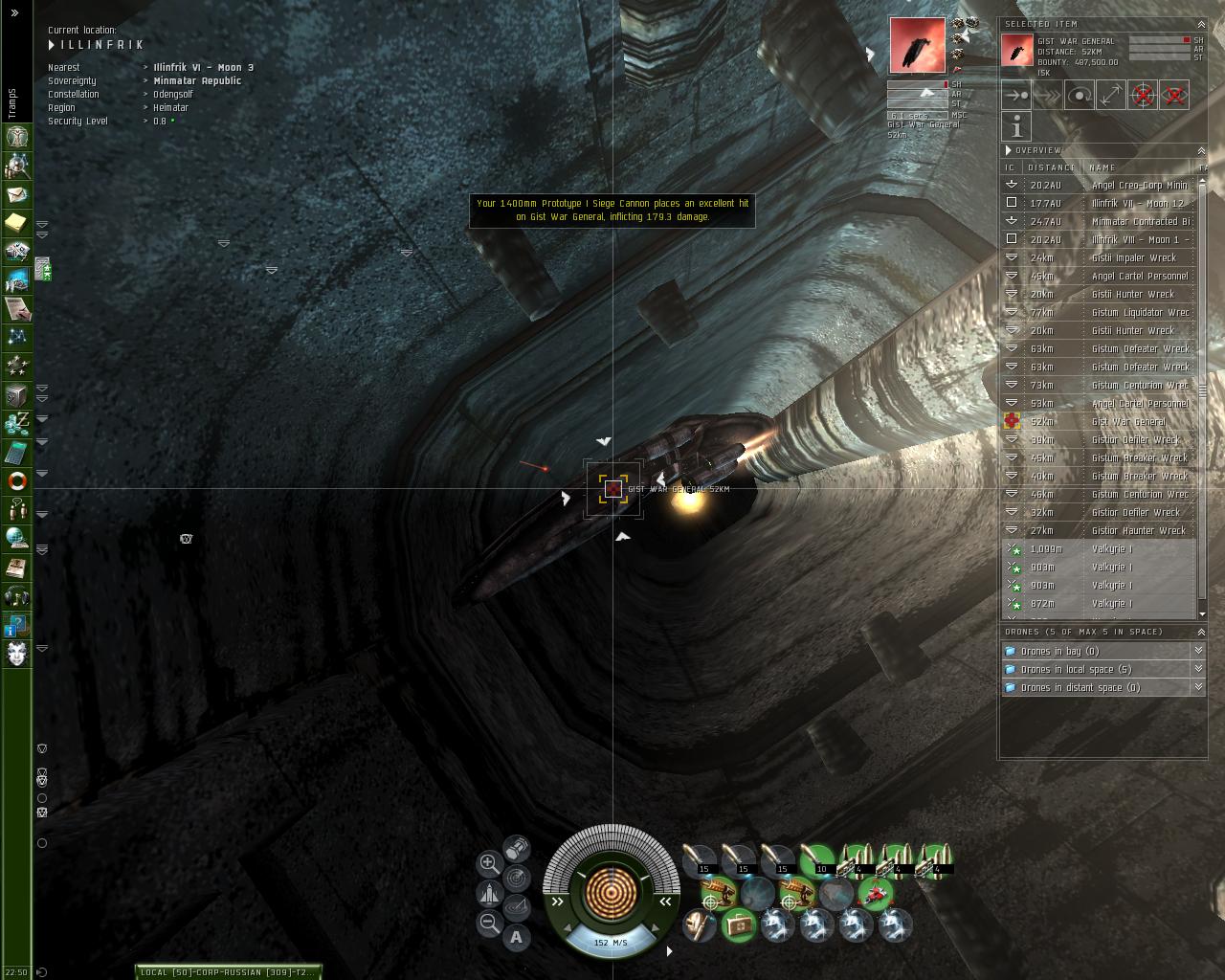This screenshot has height=980, width=1225.
Task: Orbit the selected target
Action: 1079,95
